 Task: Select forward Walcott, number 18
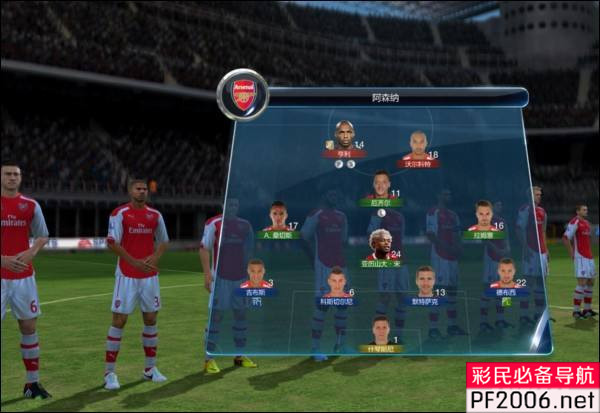click(x=417, y=149)
